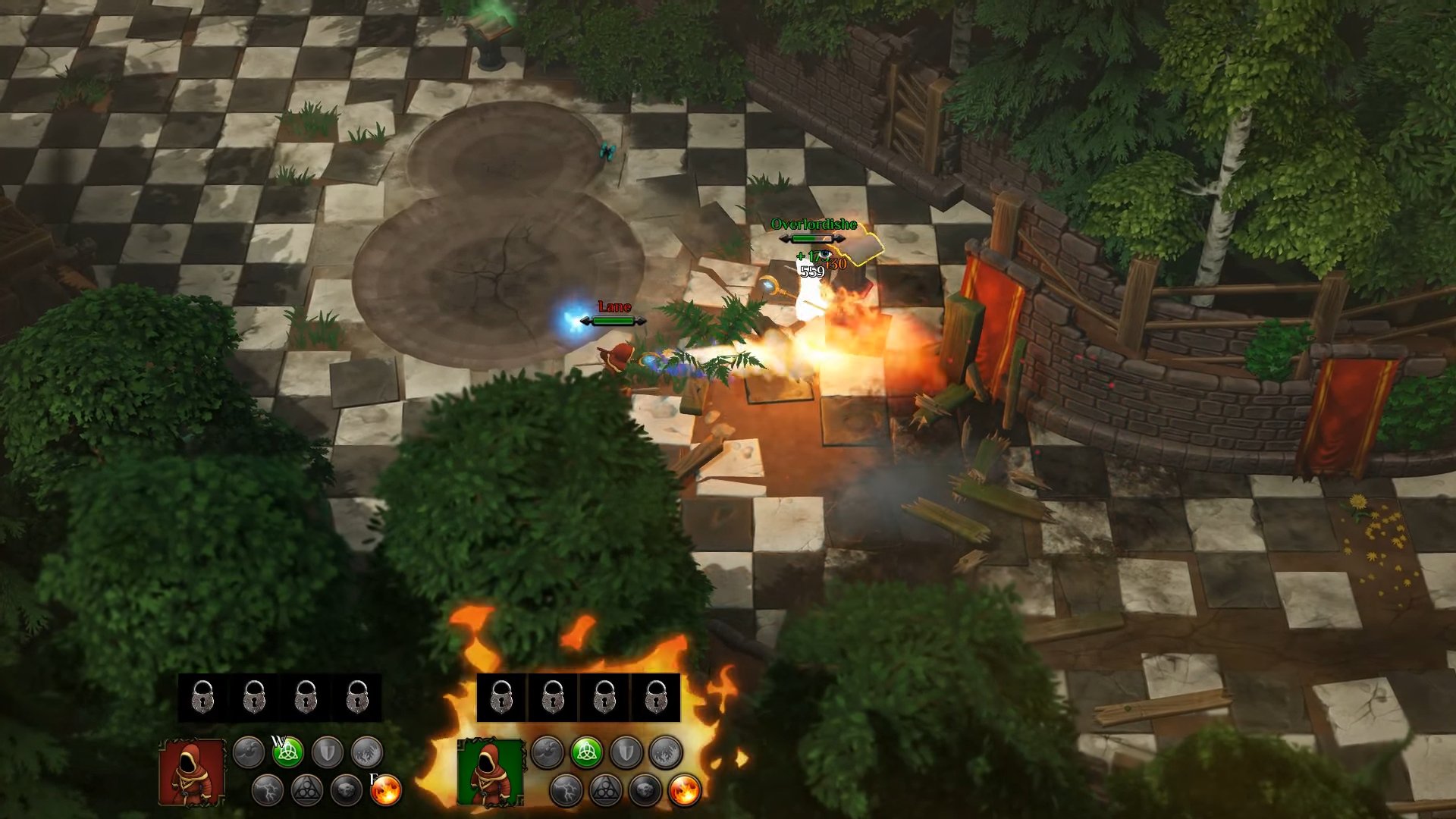Activate the fire element in the green-framed wizard's panel

685,790
